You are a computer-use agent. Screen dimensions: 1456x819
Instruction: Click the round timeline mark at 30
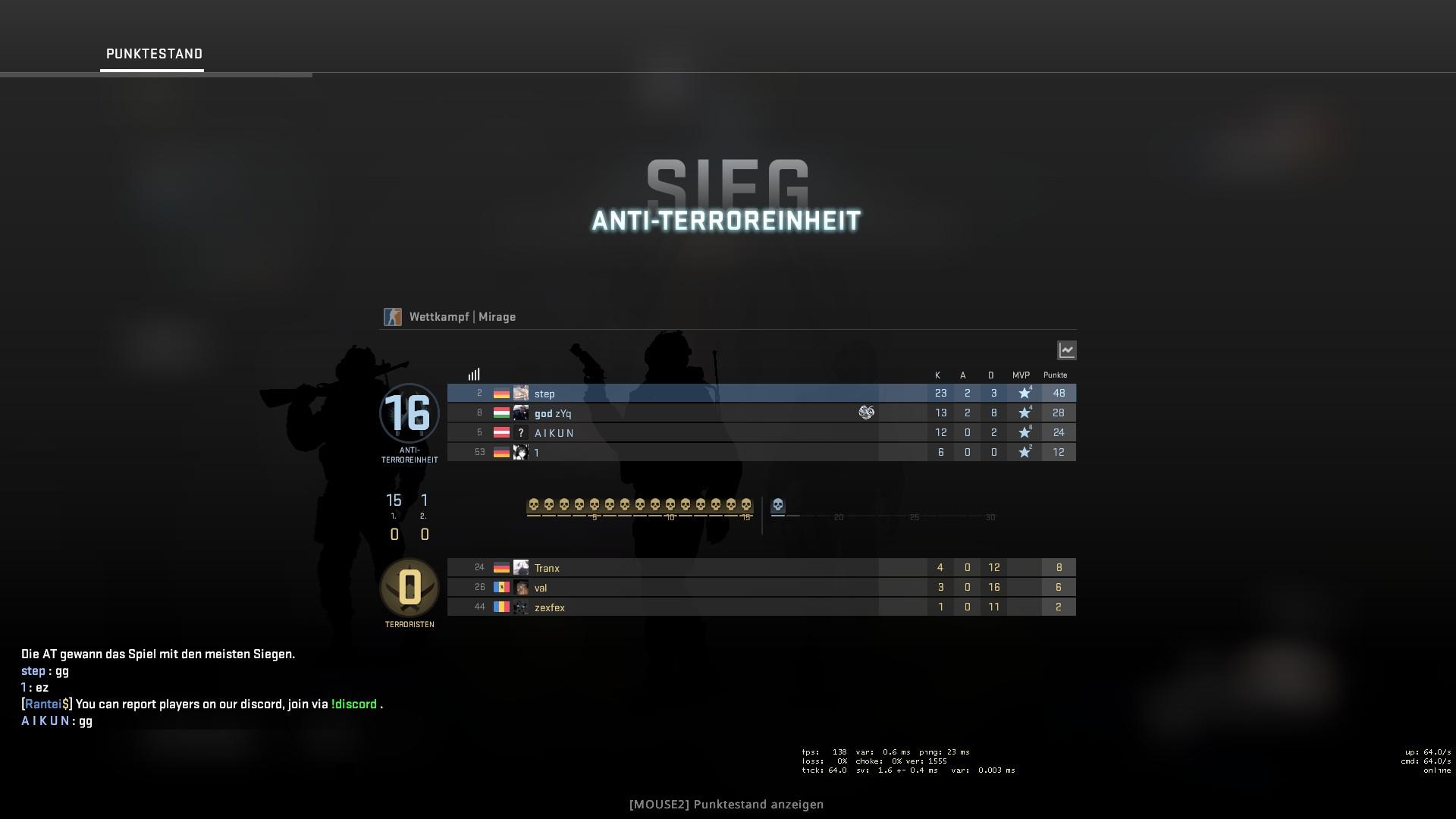point(990,516)
